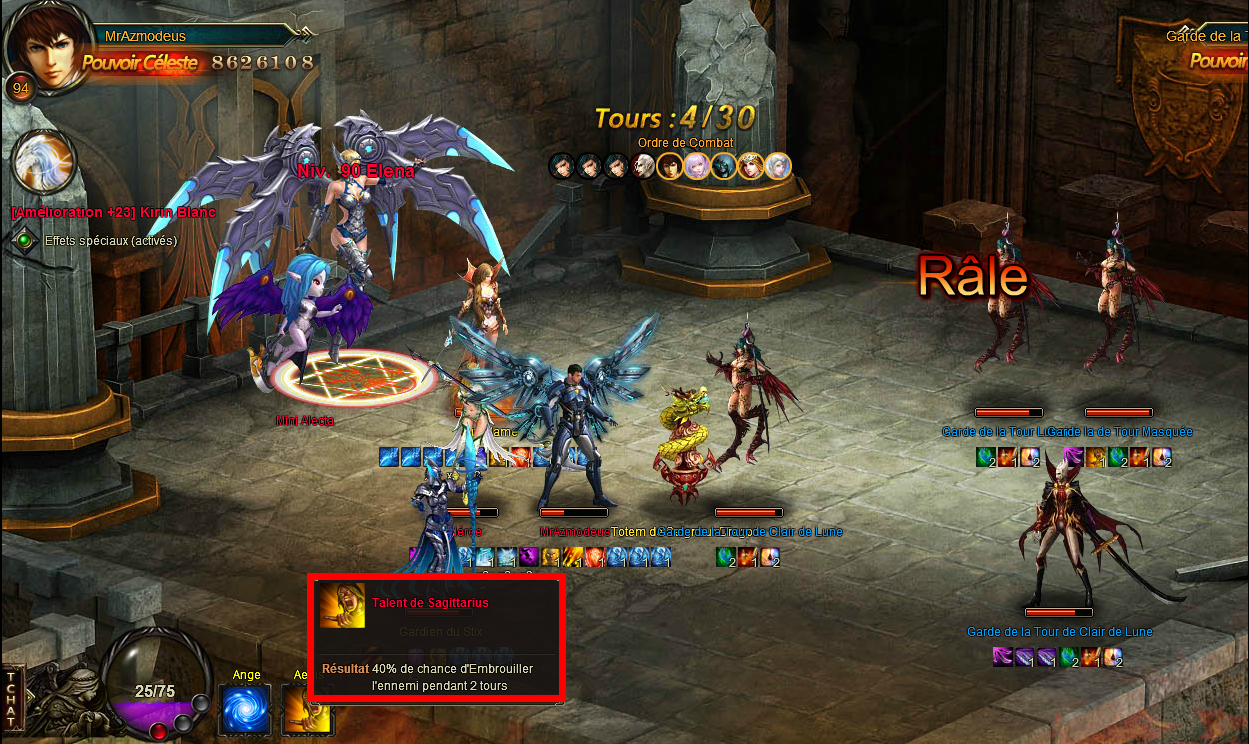The image size is (1249, 744).
Task: Select the white-haired red portrait in combat order
Action: (x=643, y=166)
